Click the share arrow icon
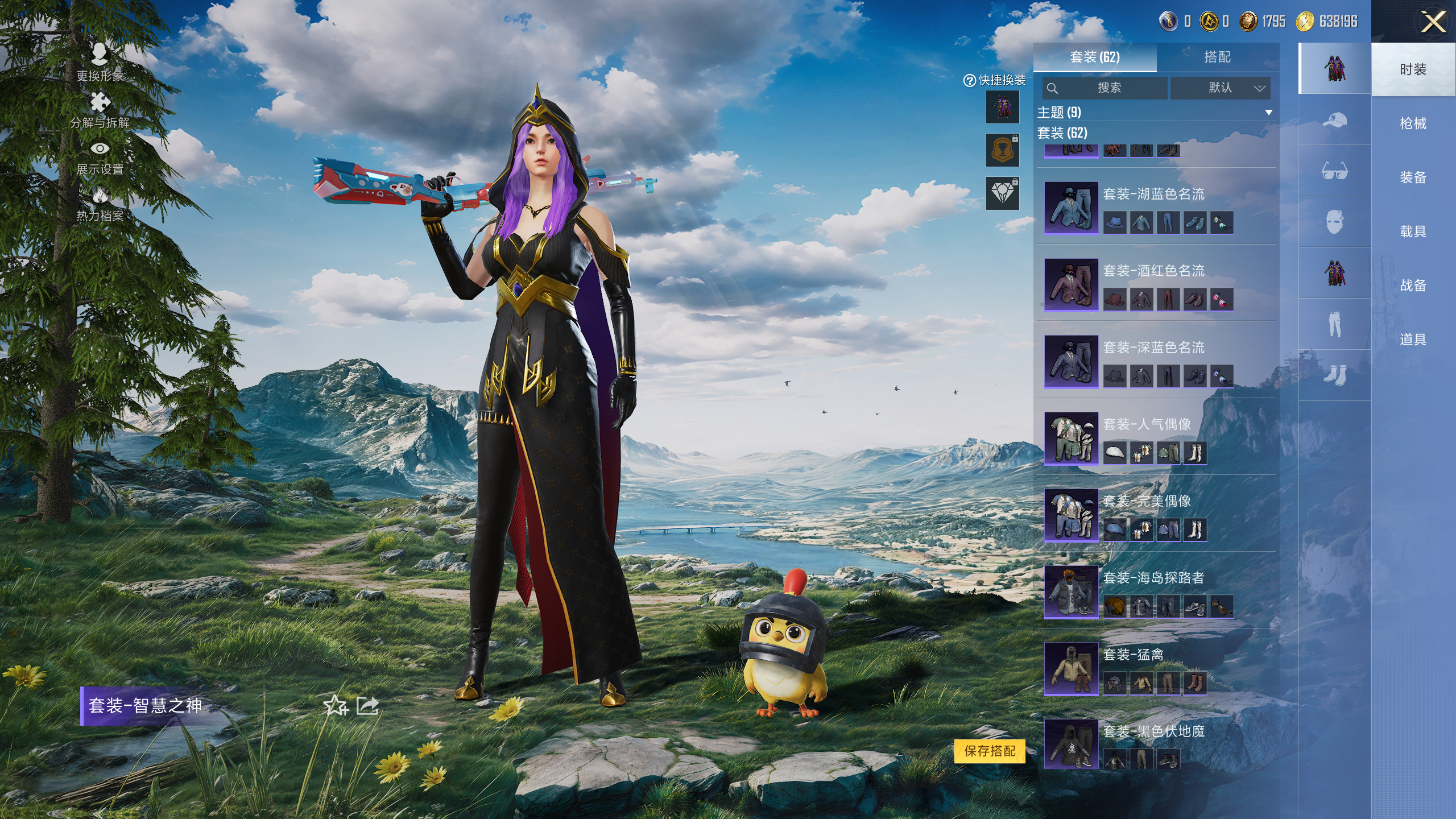The width and height of the screenshot is (1456, 819). [367, 706]
